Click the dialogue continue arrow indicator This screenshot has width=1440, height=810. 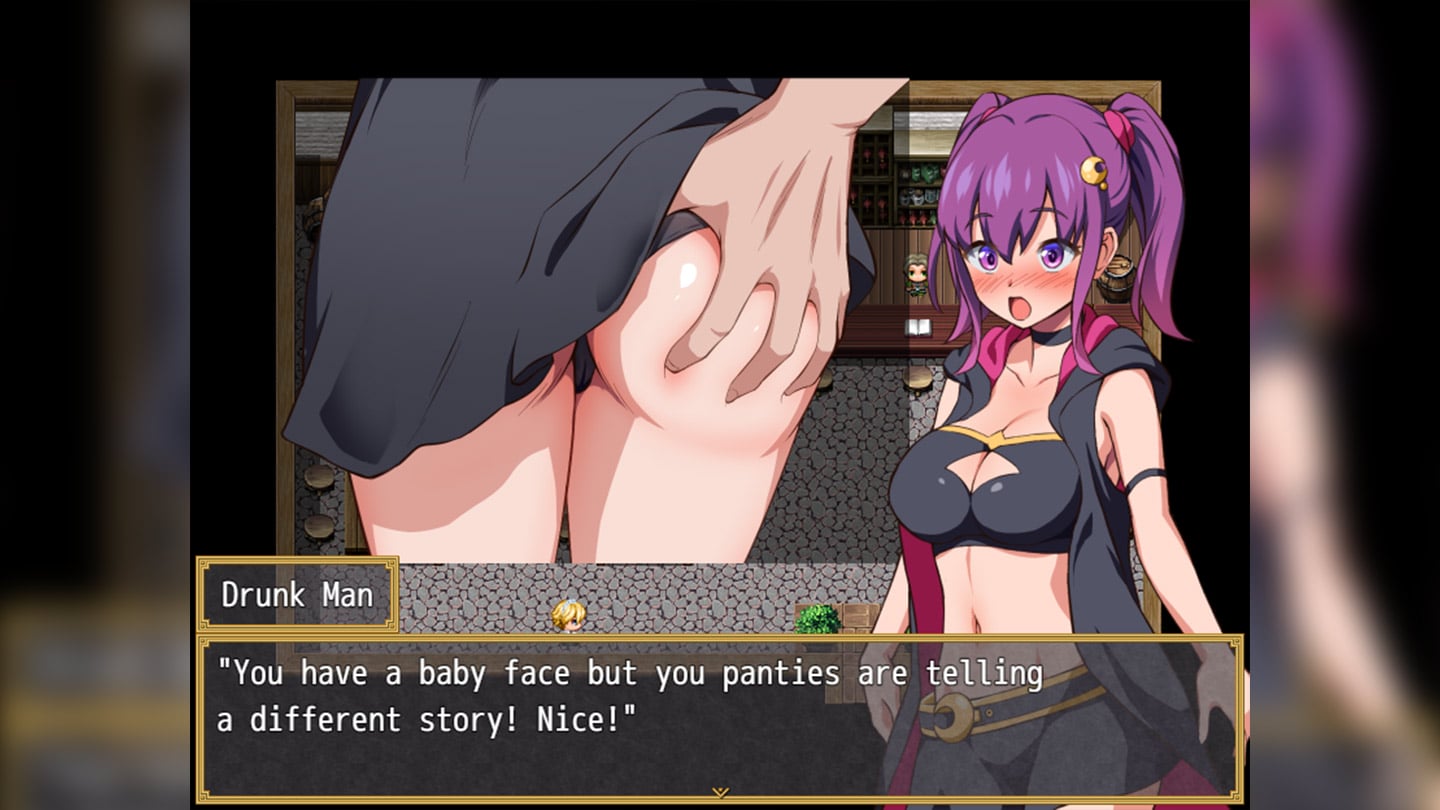coord(719,792)
